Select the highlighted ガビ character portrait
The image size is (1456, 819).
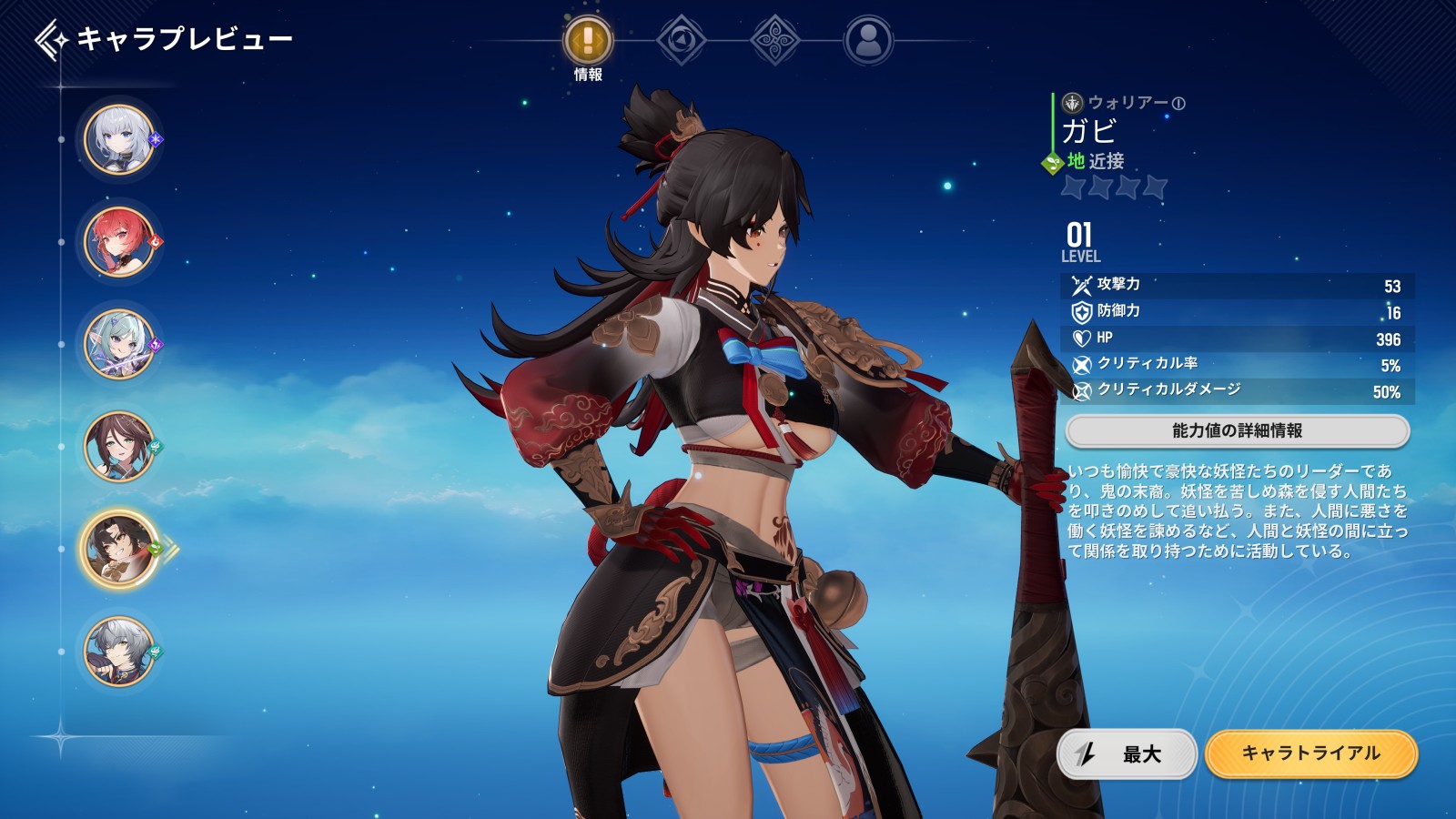click(119, 550)
